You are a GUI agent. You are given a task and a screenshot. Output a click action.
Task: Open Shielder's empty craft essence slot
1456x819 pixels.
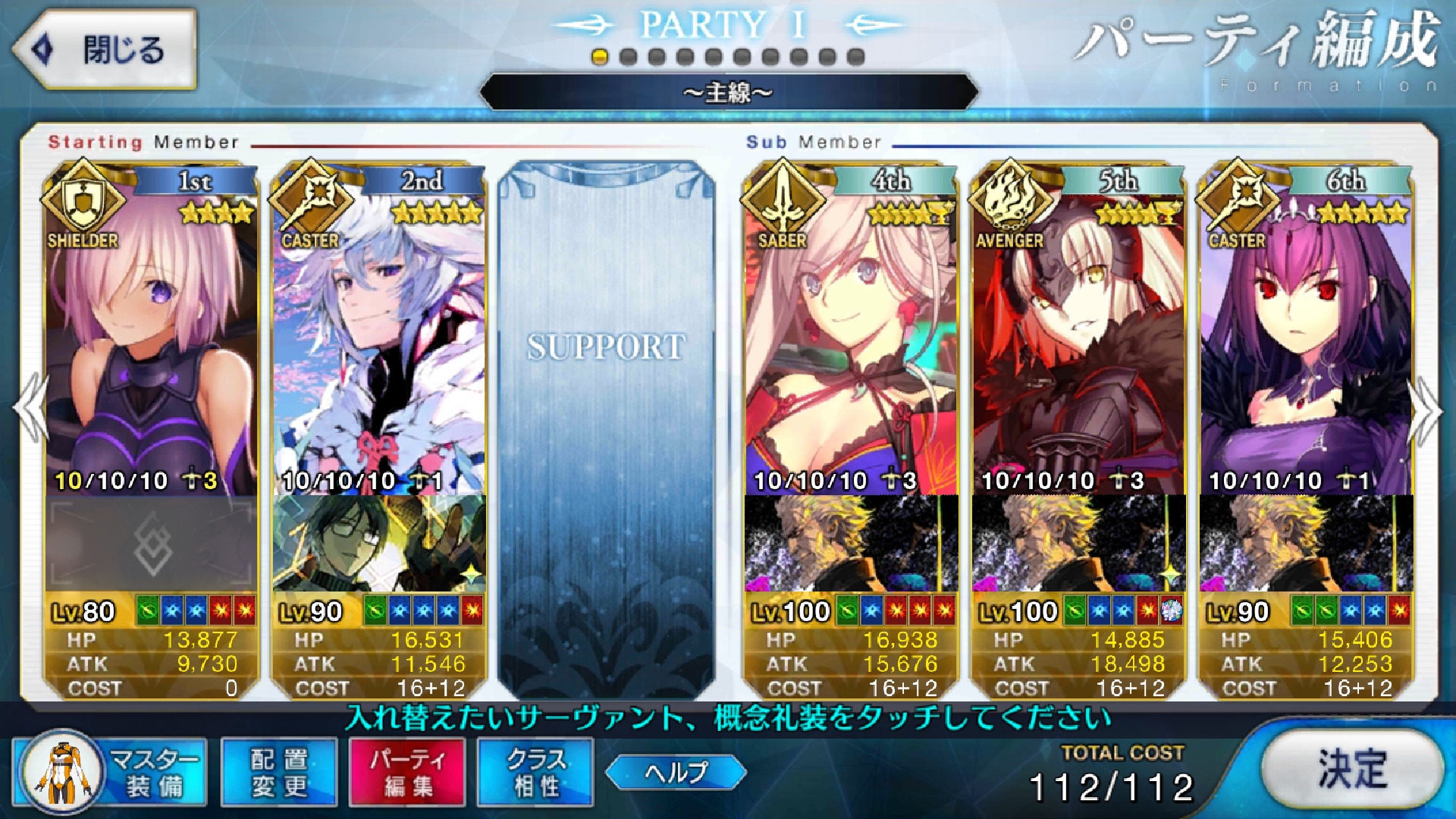pos(152,544)
